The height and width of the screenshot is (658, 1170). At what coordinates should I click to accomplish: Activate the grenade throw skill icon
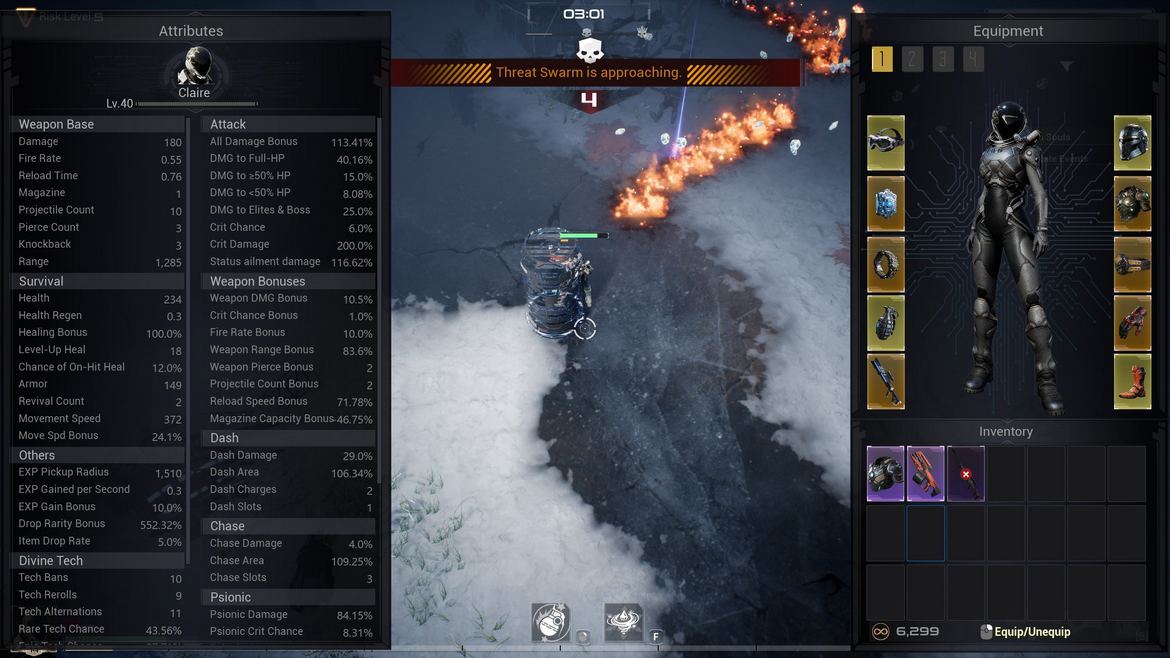pos(550,622)
